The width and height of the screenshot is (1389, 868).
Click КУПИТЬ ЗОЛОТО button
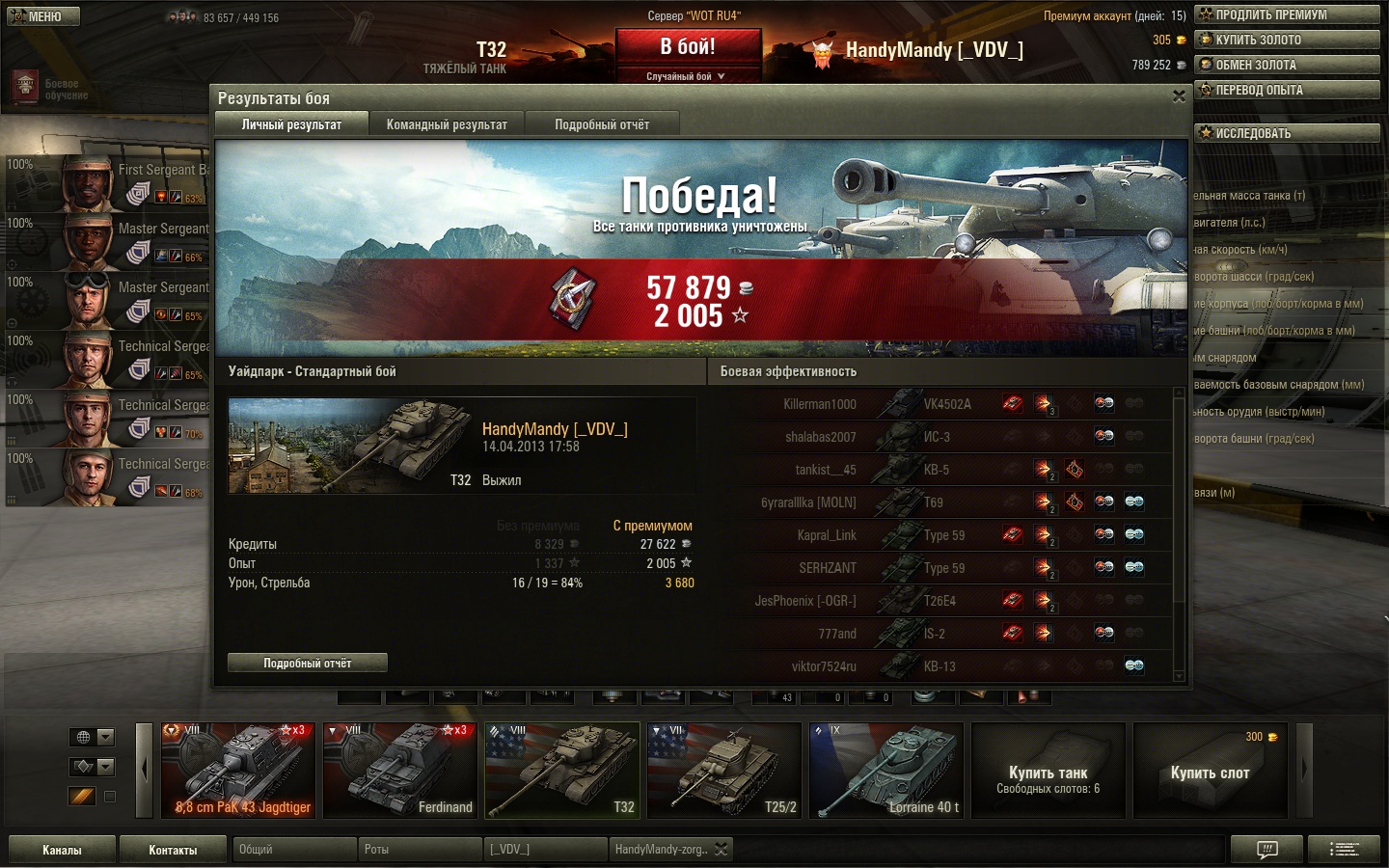click(1287, 40)
